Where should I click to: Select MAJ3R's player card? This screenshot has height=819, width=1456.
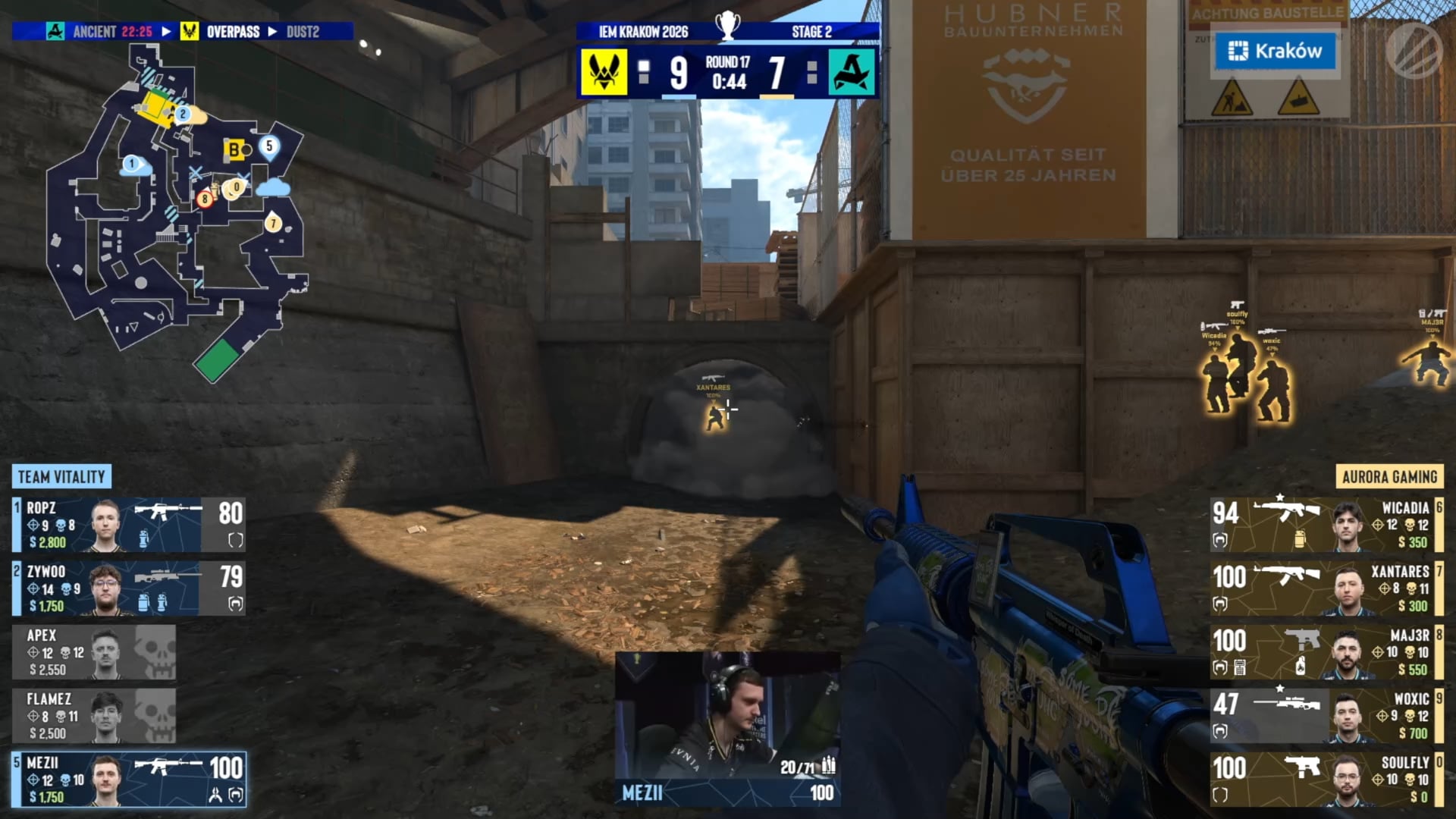(1326, 652)
